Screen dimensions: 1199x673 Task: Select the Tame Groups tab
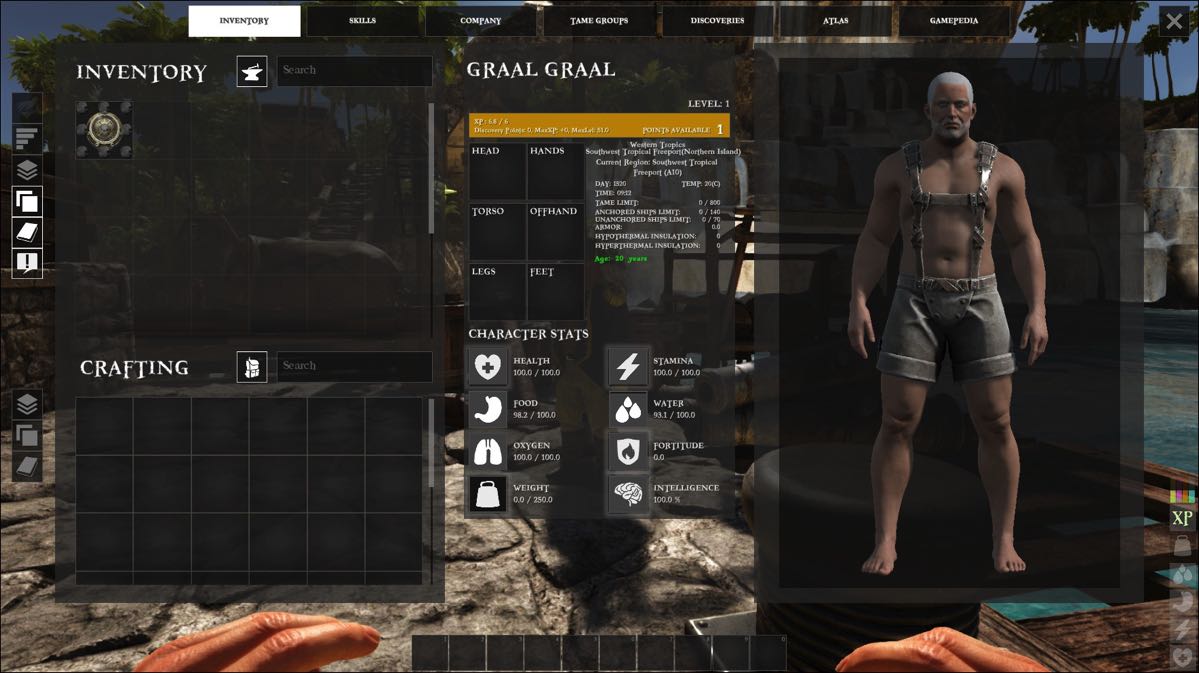coord(599,21)
